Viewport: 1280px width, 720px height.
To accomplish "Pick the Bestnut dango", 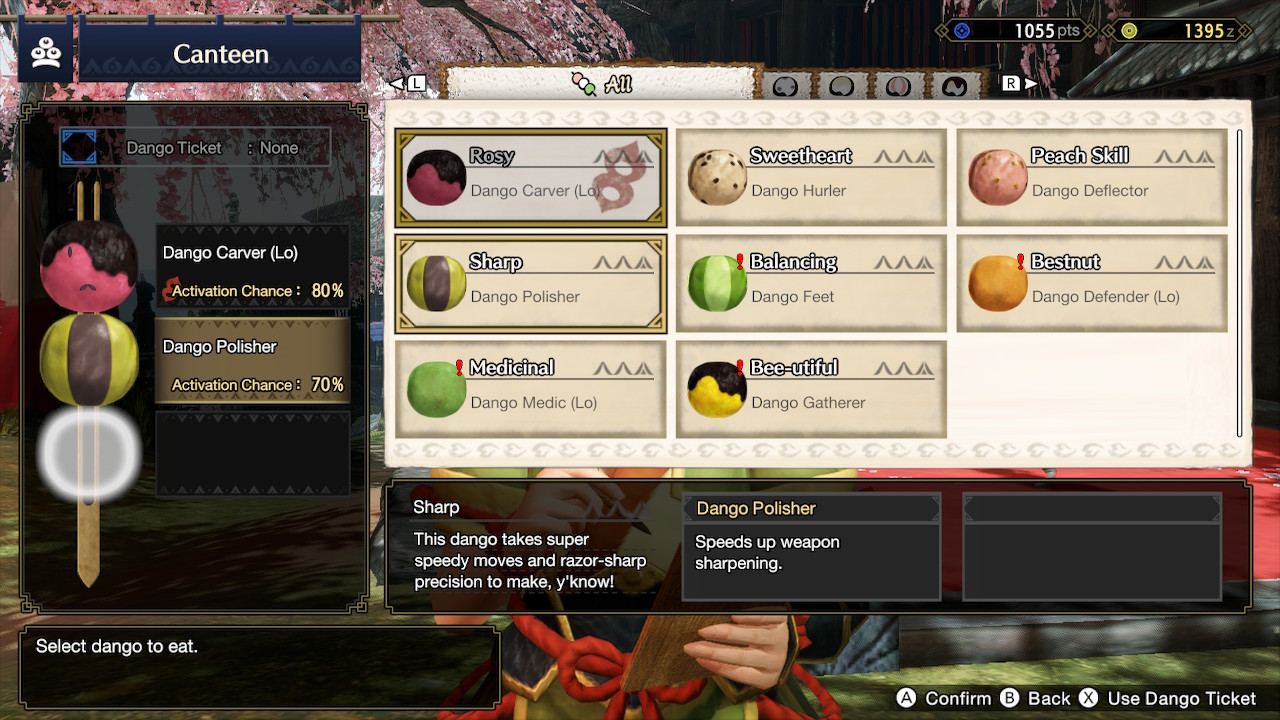I will coord(1092,283).
